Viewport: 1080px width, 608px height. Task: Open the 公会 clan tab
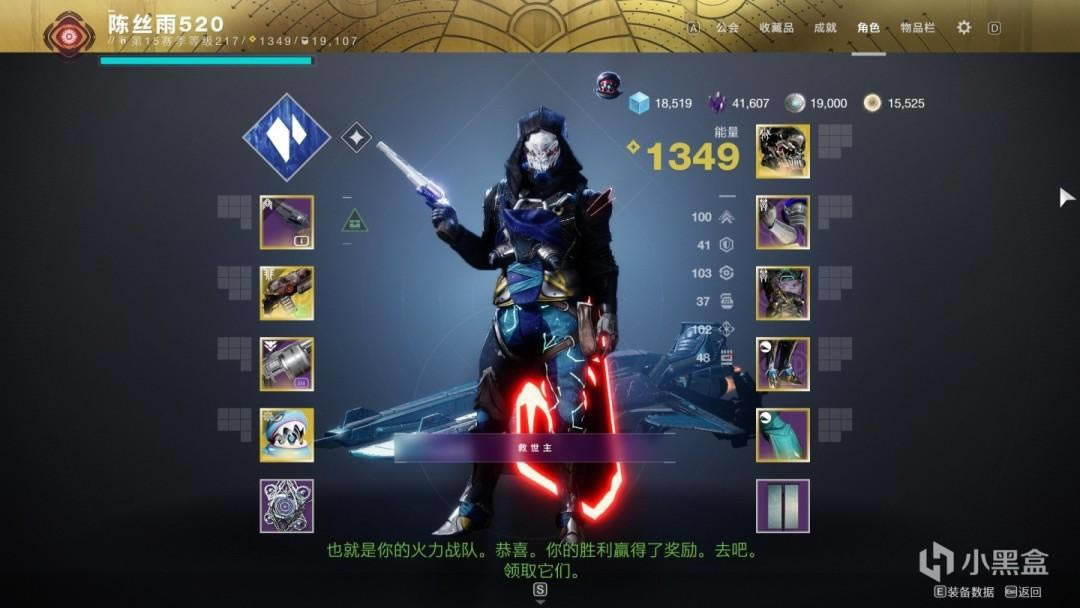[x=727, y=28]
